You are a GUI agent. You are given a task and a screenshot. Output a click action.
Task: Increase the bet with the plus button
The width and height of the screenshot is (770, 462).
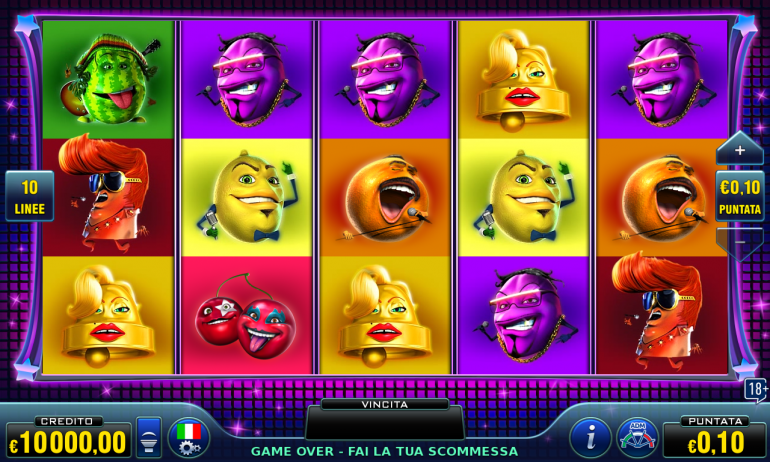(739, 151)
